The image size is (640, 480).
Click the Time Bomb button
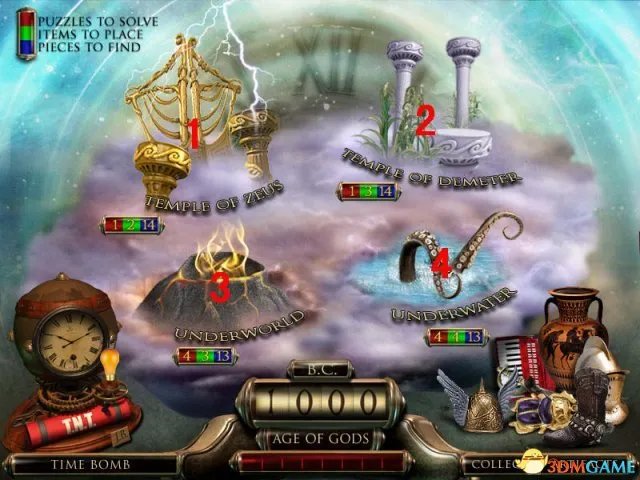pos(75,465)
